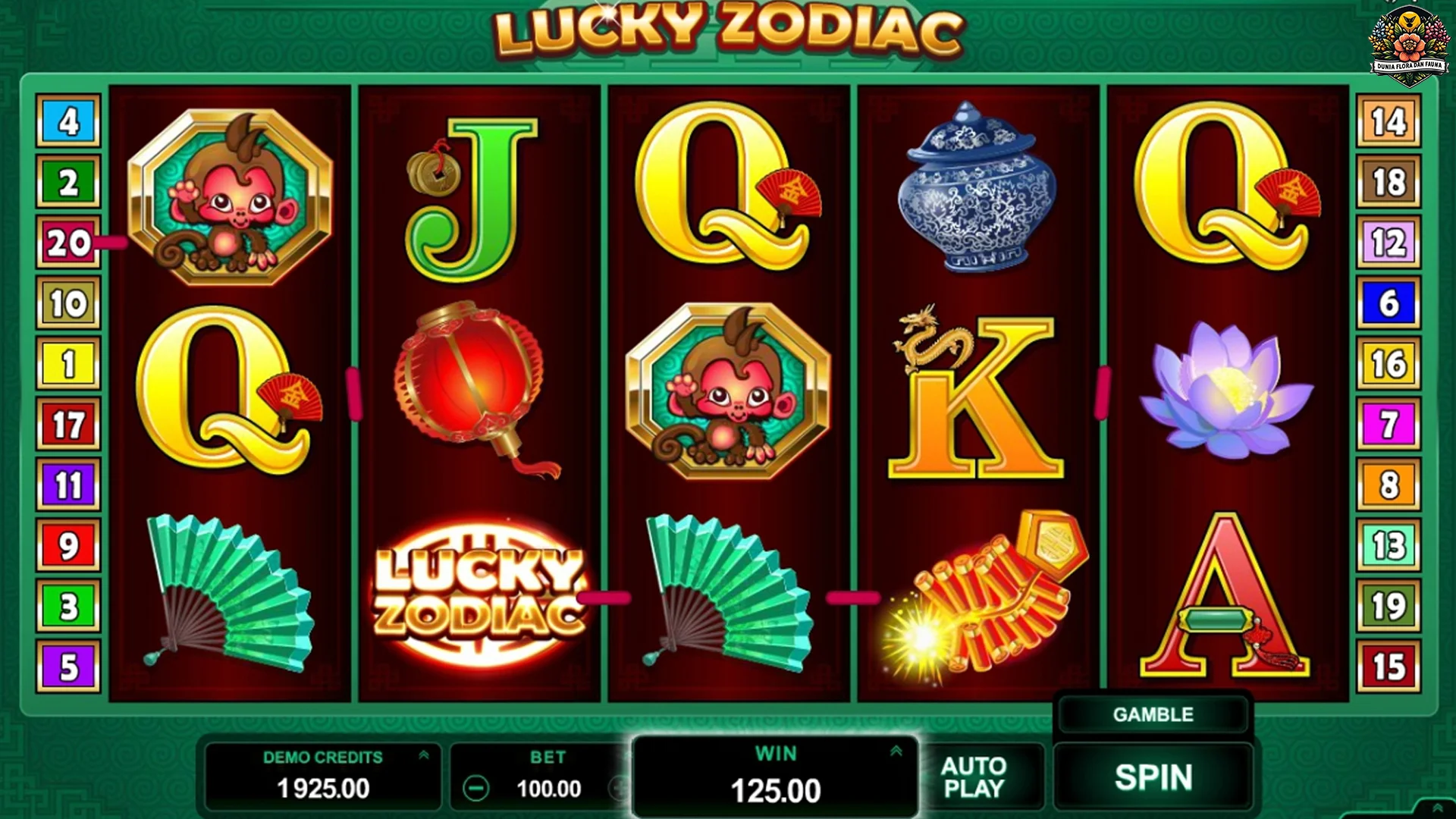Select the teal folding fan symbol on reel one
Viewport: 1456px width, 819px height.
pyautogui.click(x=227, y=591)
